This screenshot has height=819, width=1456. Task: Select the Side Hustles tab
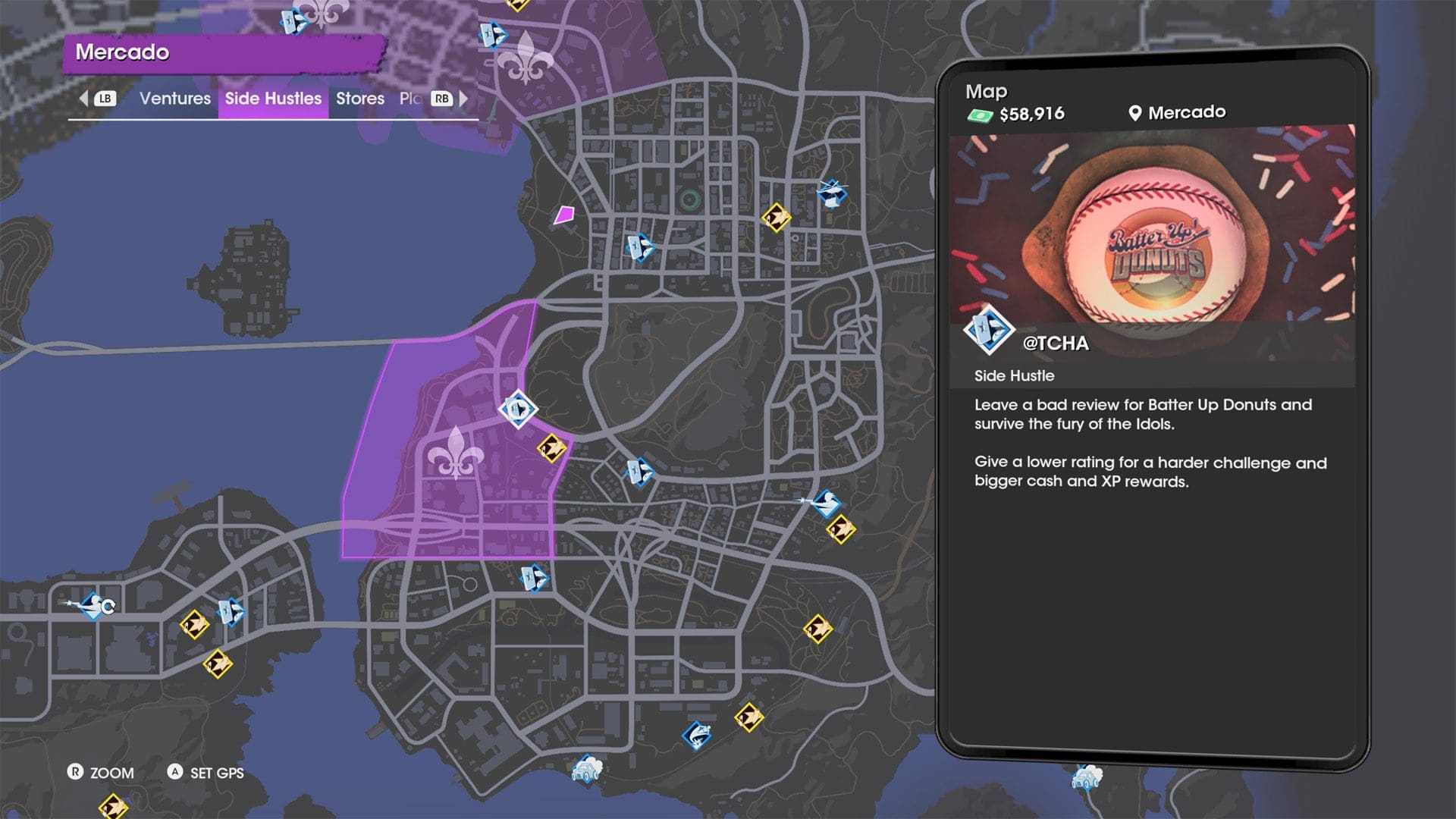point(273,99)
